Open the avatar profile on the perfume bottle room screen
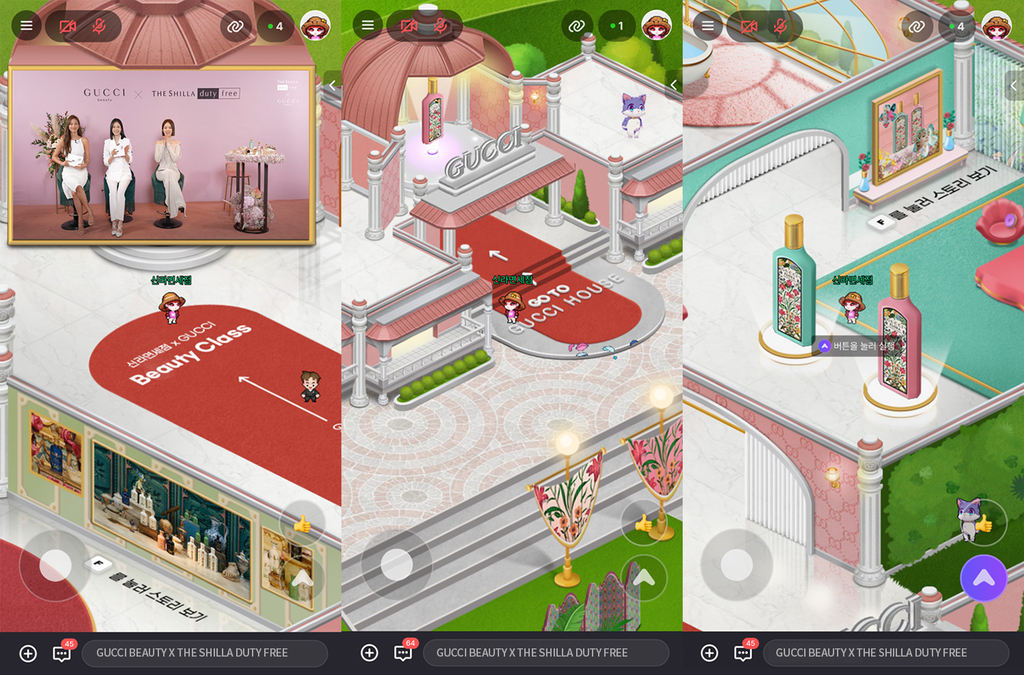 (x=996, y=26)
